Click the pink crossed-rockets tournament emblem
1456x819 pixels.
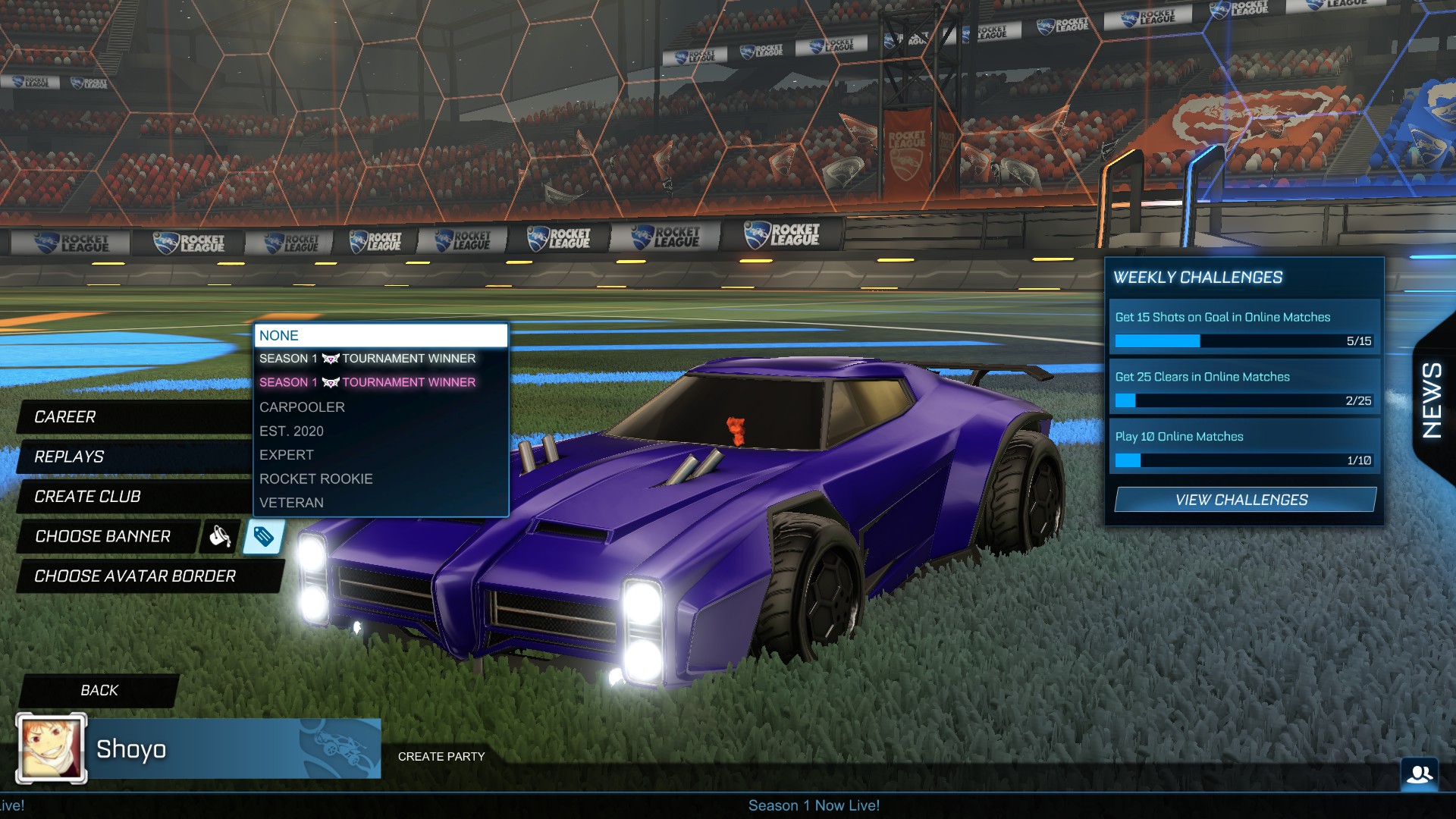[330, 382]
